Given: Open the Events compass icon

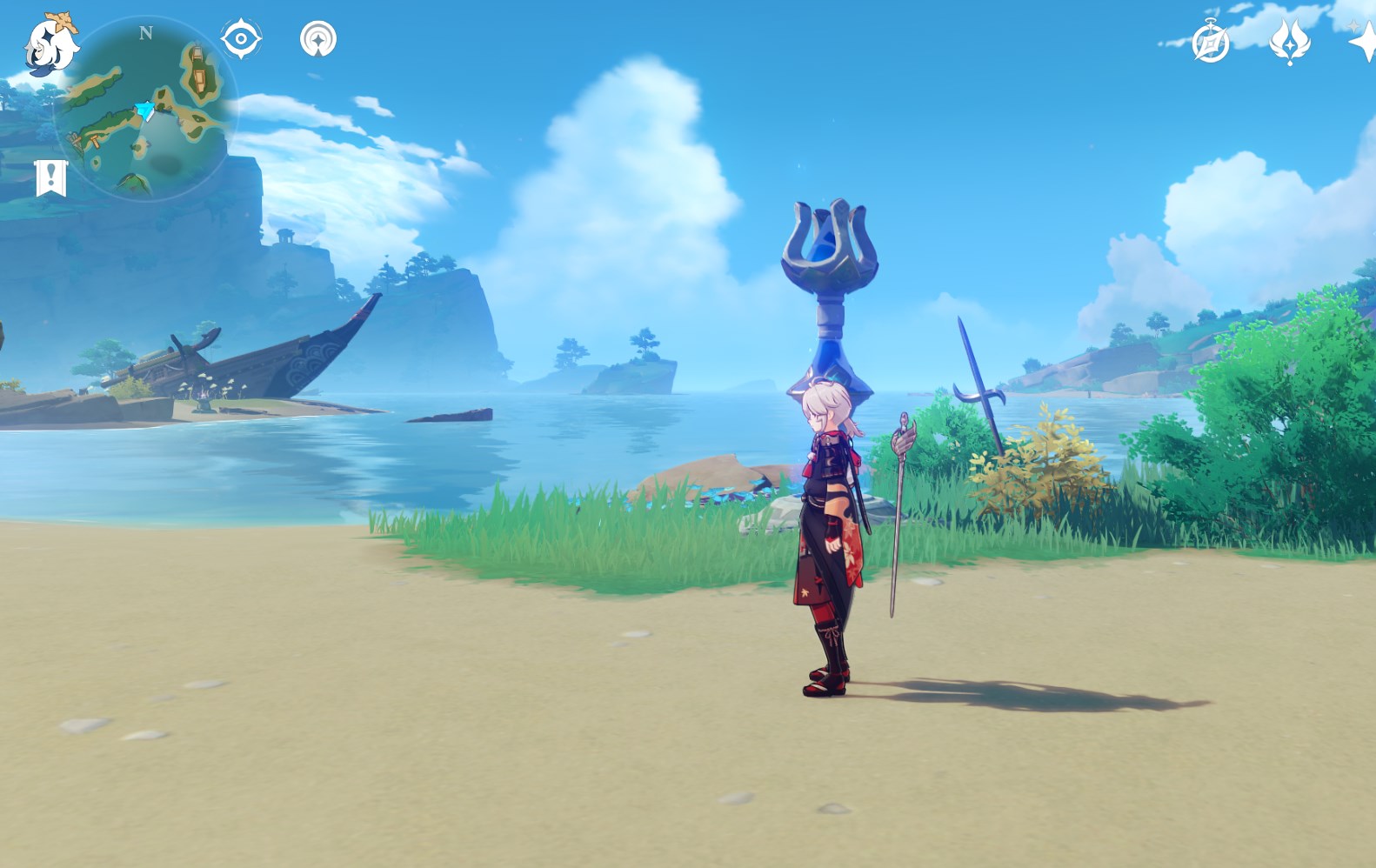Looking at the screenshot, I should pos(1211,42).
